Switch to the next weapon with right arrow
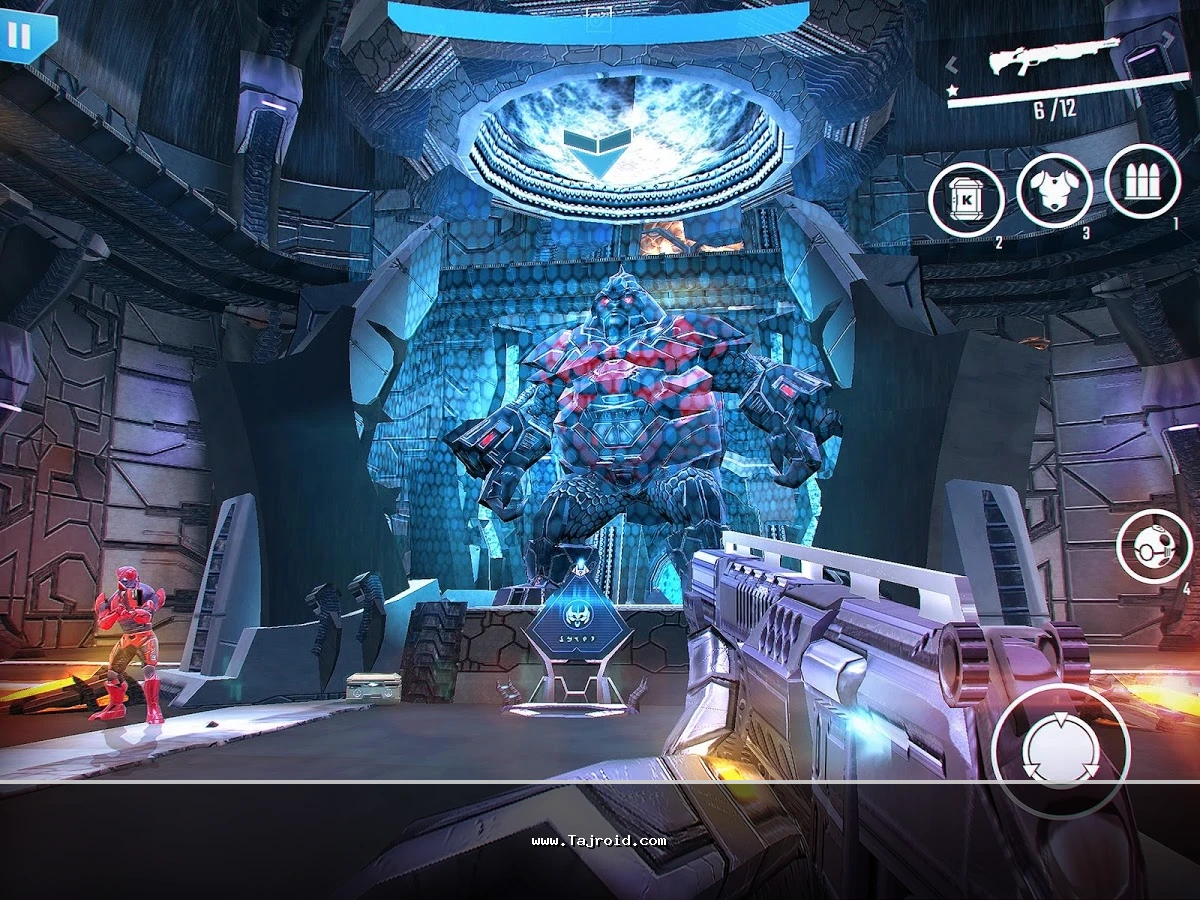 [x=1168, y=41]
